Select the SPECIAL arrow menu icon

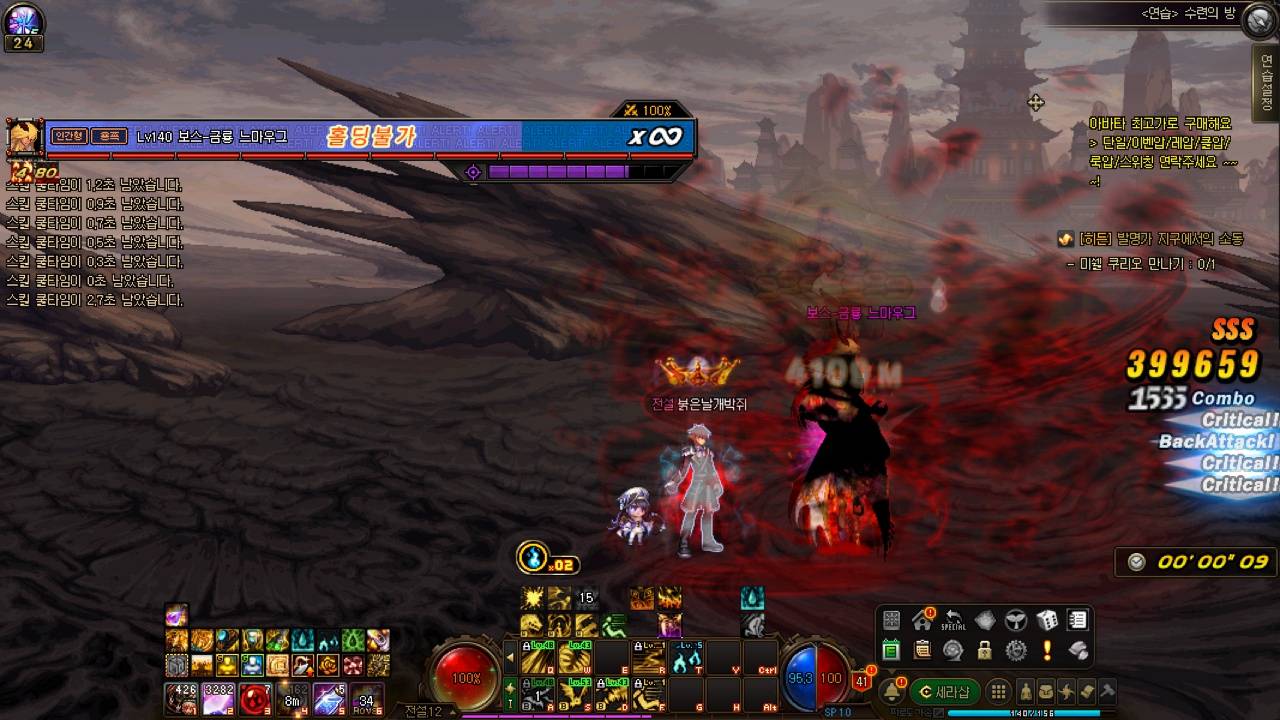point(954,620)
